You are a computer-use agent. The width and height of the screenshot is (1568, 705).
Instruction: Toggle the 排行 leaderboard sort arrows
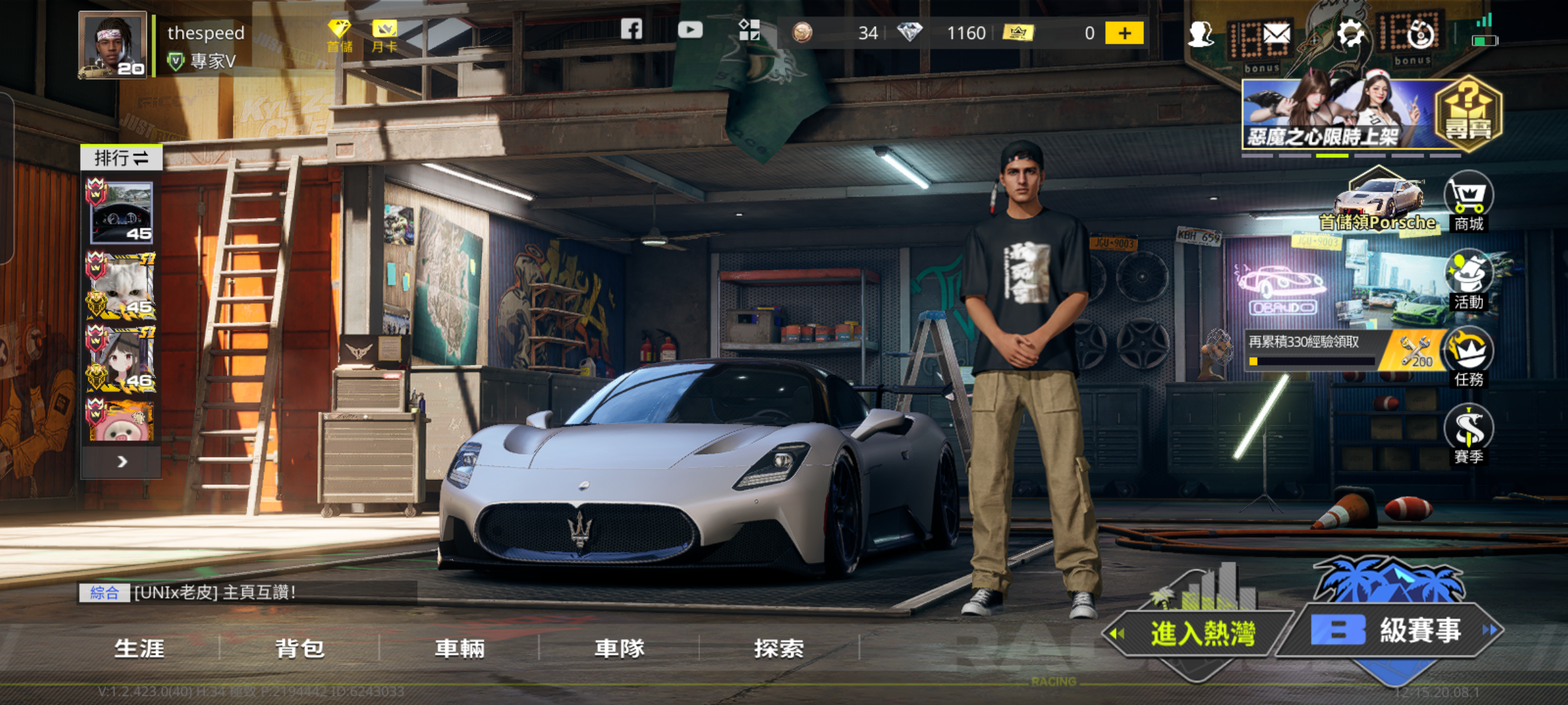[x=140, y=158]
